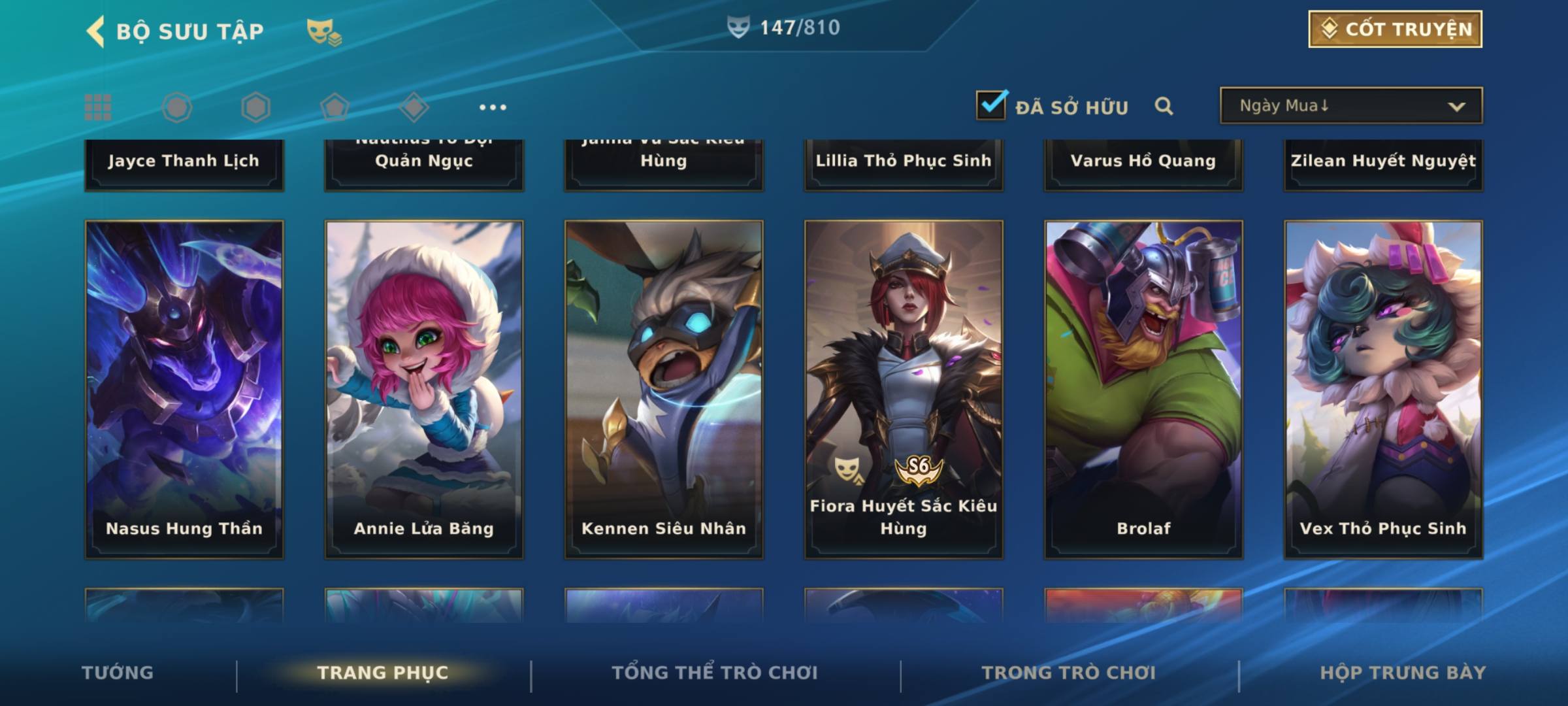The width and height of the screenshot is (1568, 706).
Task: Go to the Trong Trò Chơi tab
Action: click(x=1069, y=673)
